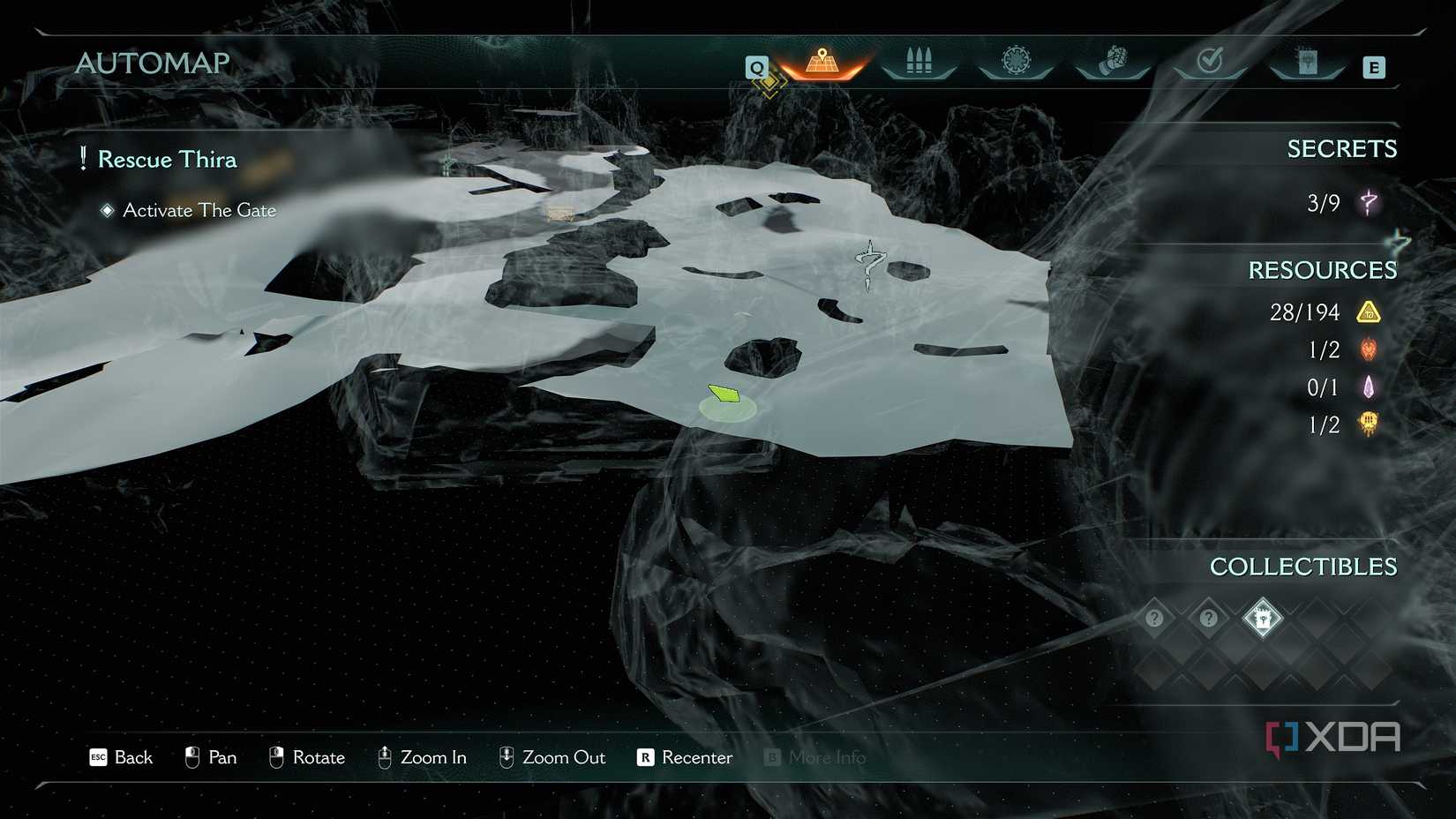Recenter the automap view

tap(685, 757)
